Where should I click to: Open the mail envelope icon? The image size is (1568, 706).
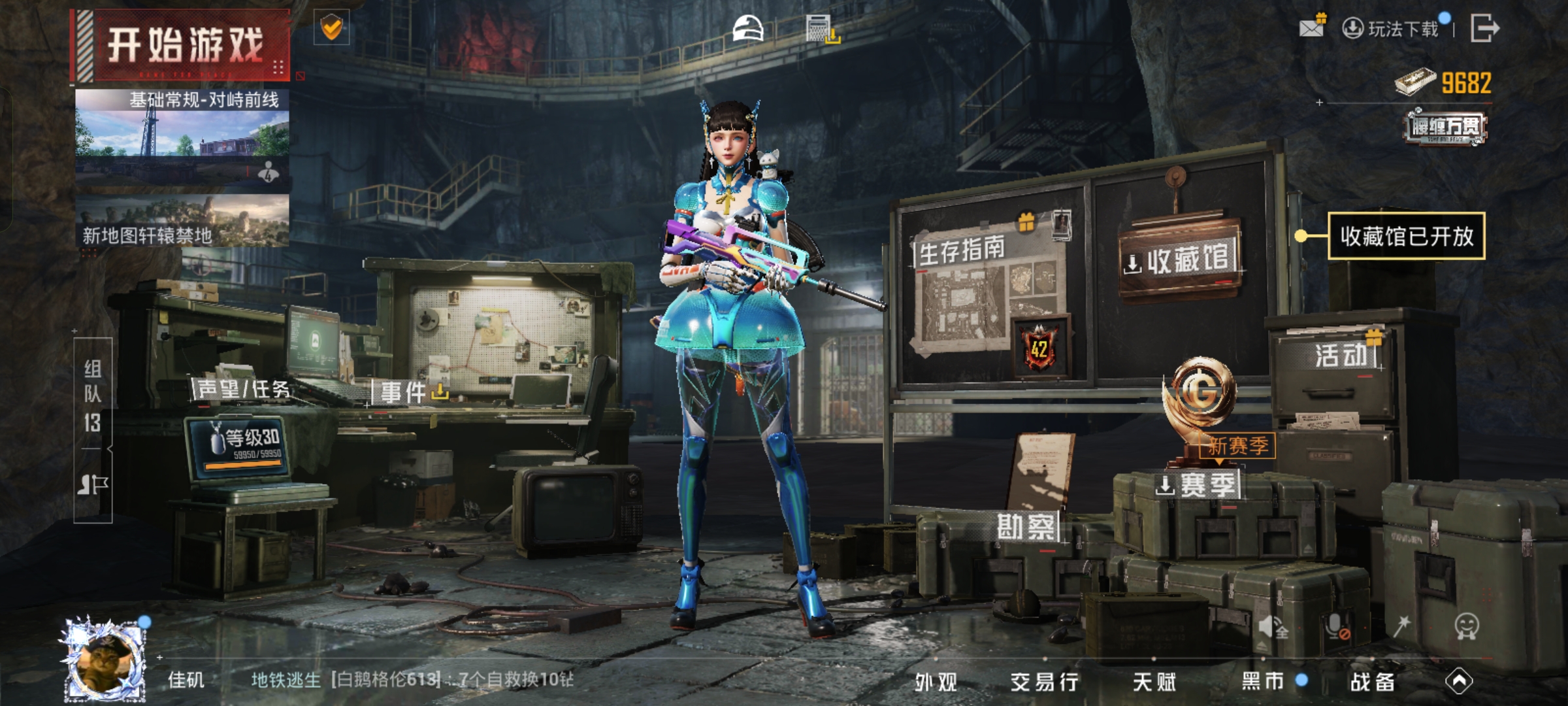[1311, 27]
